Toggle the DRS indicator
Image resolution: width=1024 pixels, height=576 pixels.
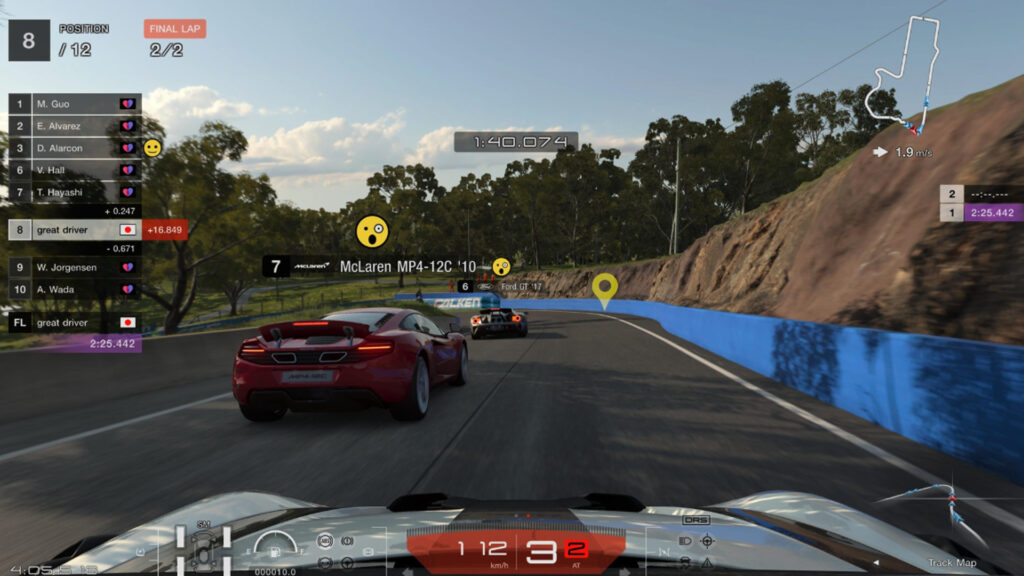pyautogui.click(x=696, y=520)
